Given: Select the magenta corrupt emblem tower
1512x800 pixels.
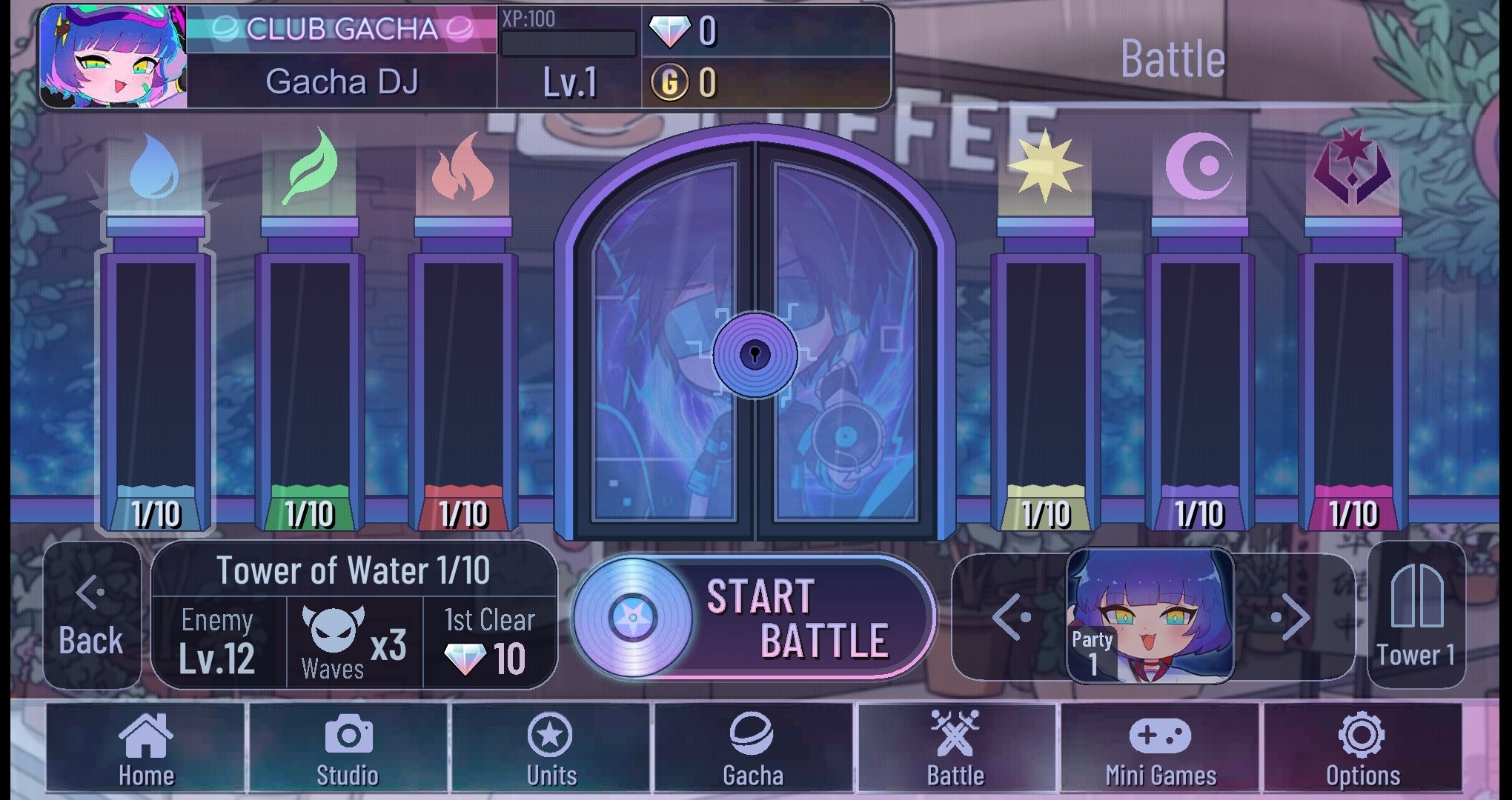Looking at the screenshot, I should click(x=1353, y=370).
